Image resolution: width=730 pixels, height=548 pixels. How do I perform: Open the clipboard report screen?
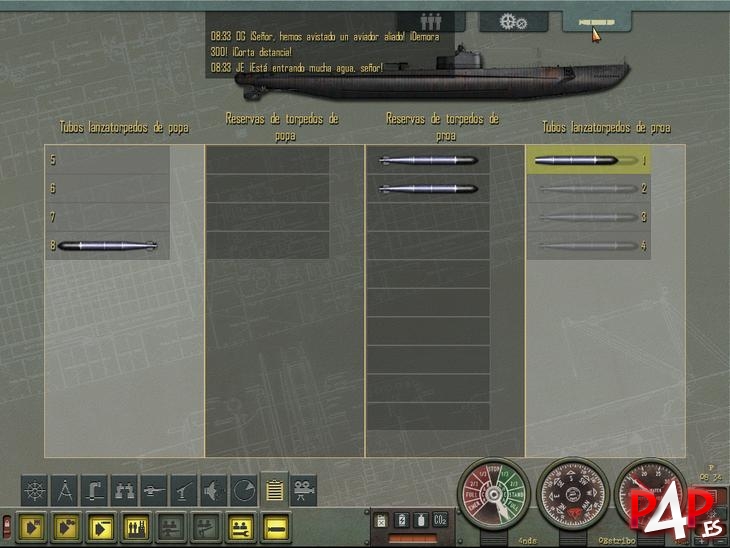click(x=273, y=490)
